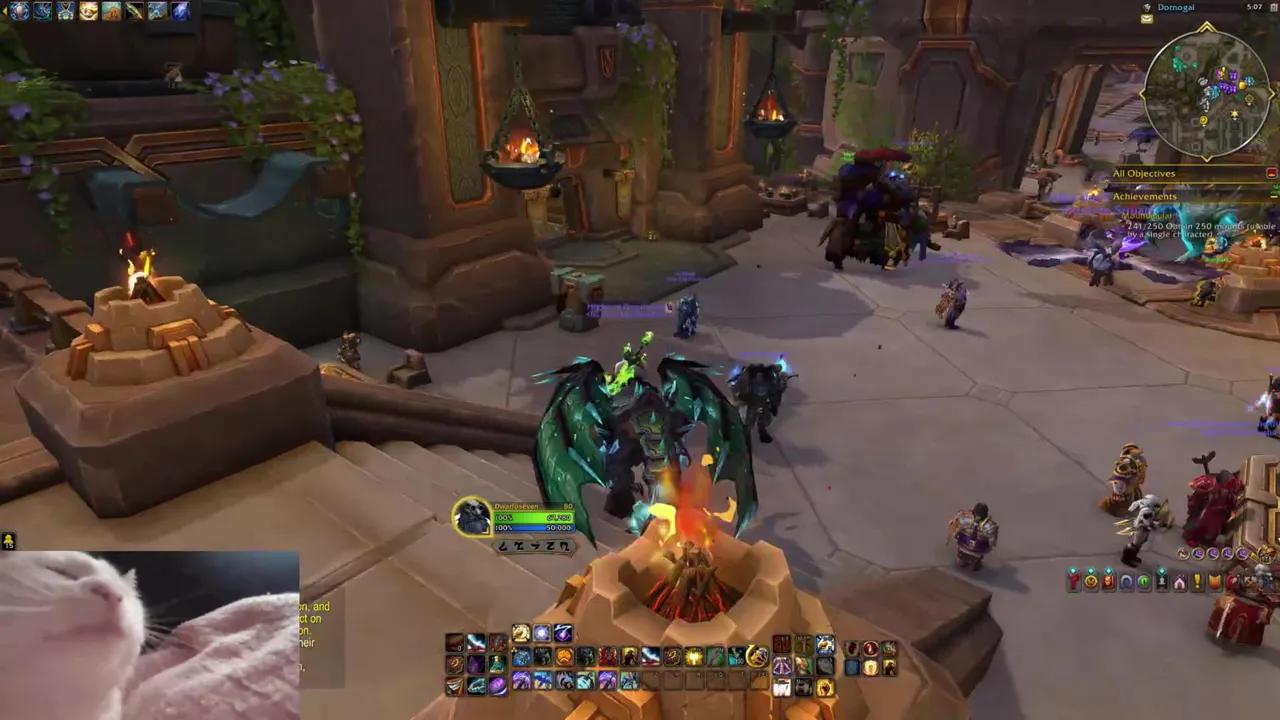The image size is (1280, 720).
Task: Click the first buff icon in the top-left corner
Action: [17, 10]
